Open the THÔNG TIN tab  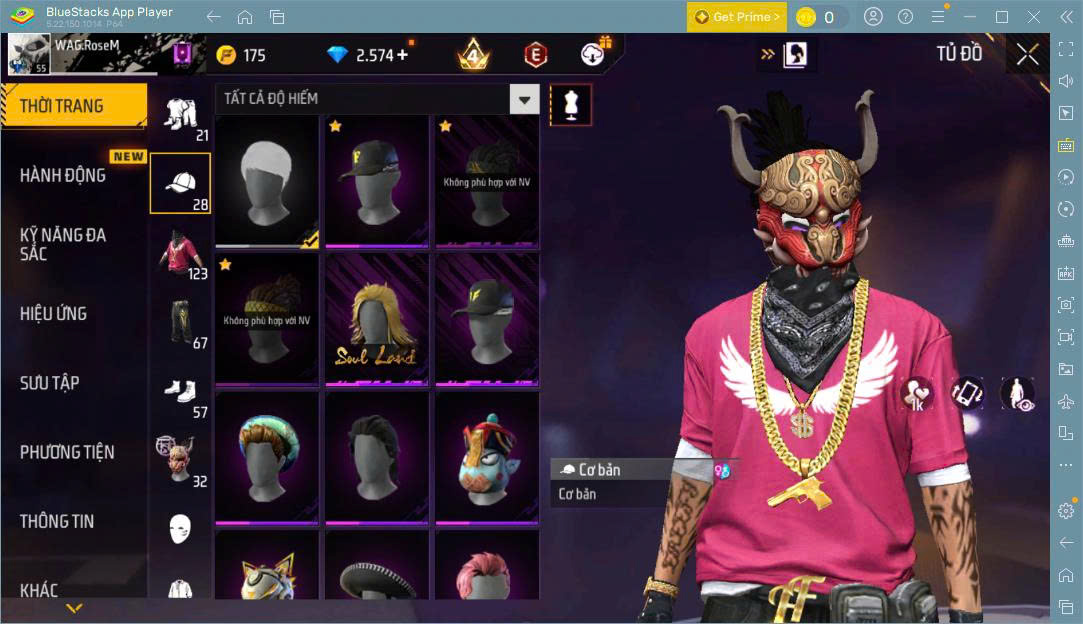[57, 521]
